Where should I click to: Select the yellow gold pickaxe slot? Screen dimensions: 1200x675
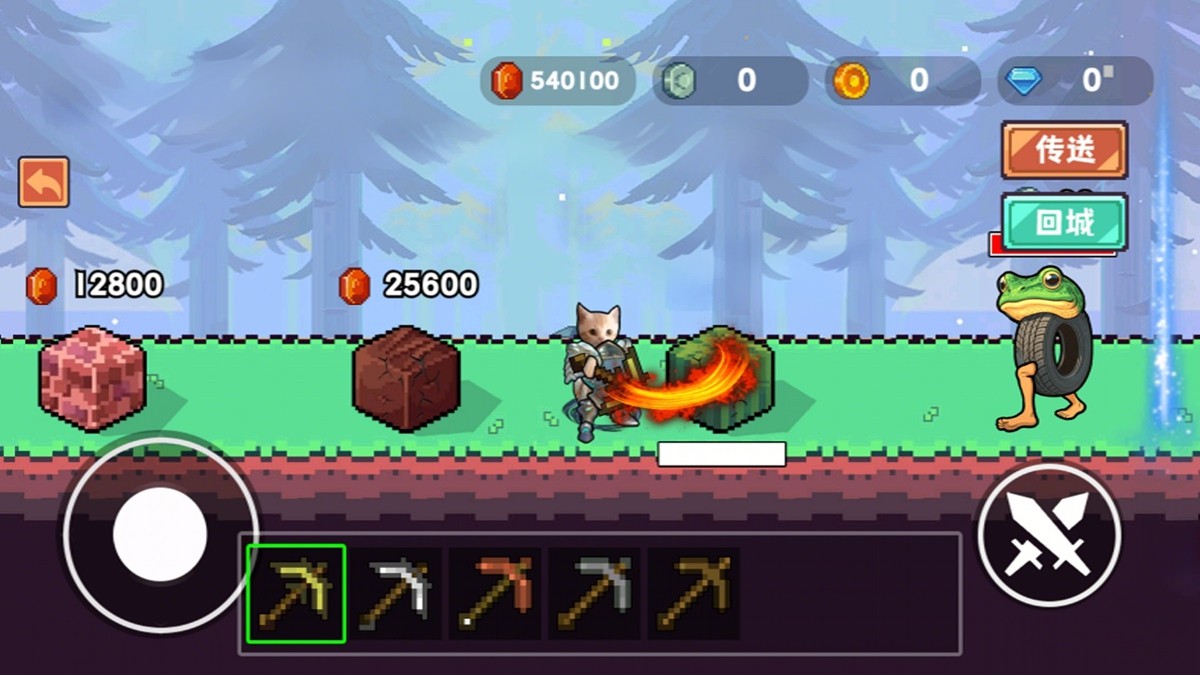pos(296,594)
